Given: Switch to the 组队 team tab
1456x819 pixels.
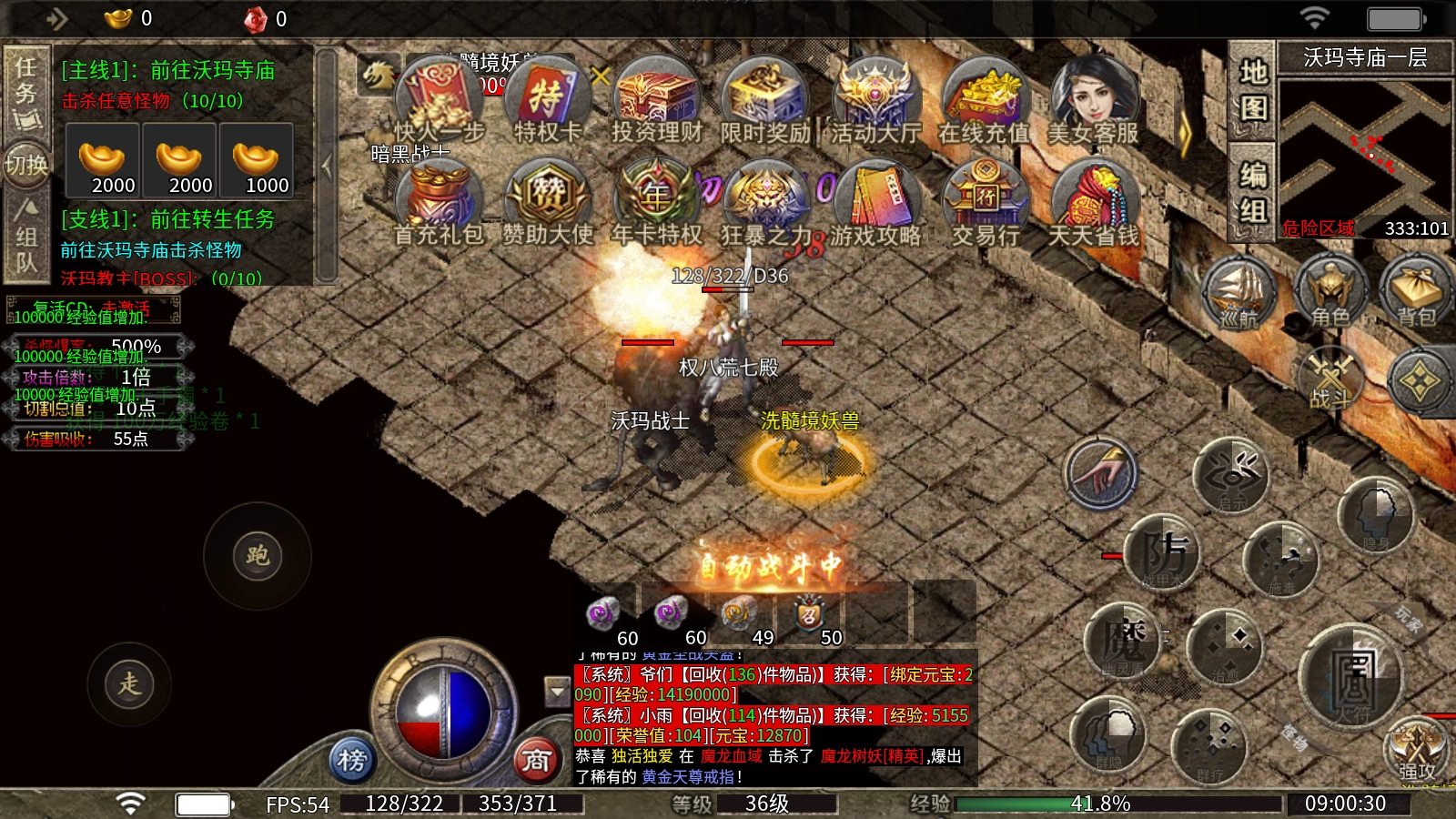Looking at the screenshot, I should [x=26, y=238].
